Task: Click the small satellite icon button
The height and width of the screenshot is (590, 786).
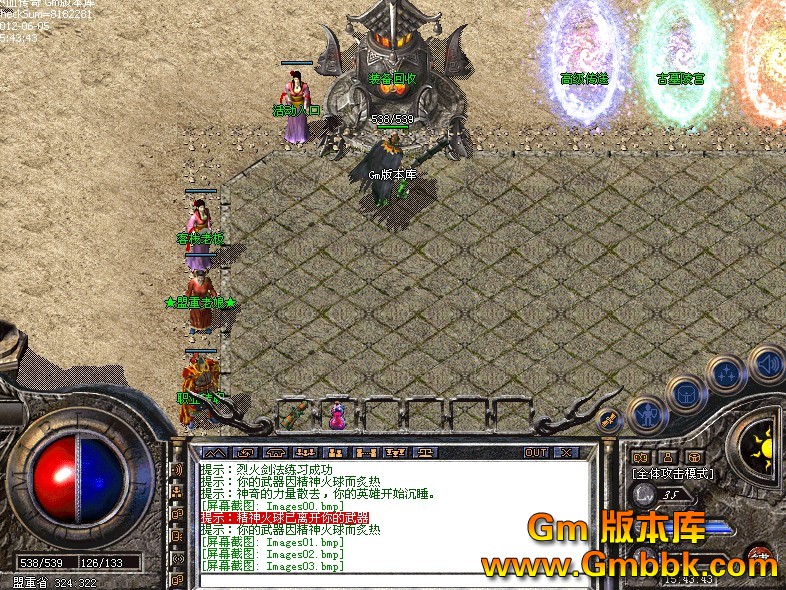Action: pos(608,421)
